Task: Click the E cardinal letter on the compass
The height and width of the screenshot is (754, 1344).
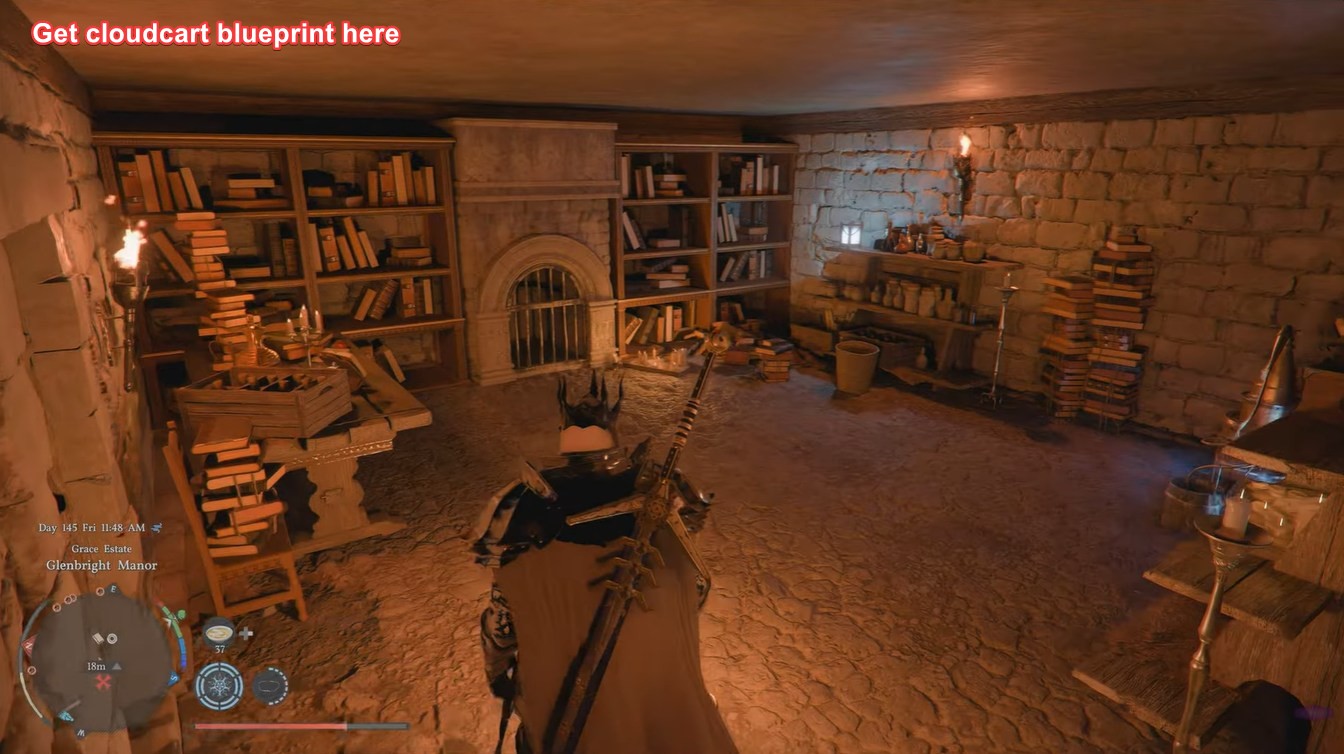Action: pos(113,589)
